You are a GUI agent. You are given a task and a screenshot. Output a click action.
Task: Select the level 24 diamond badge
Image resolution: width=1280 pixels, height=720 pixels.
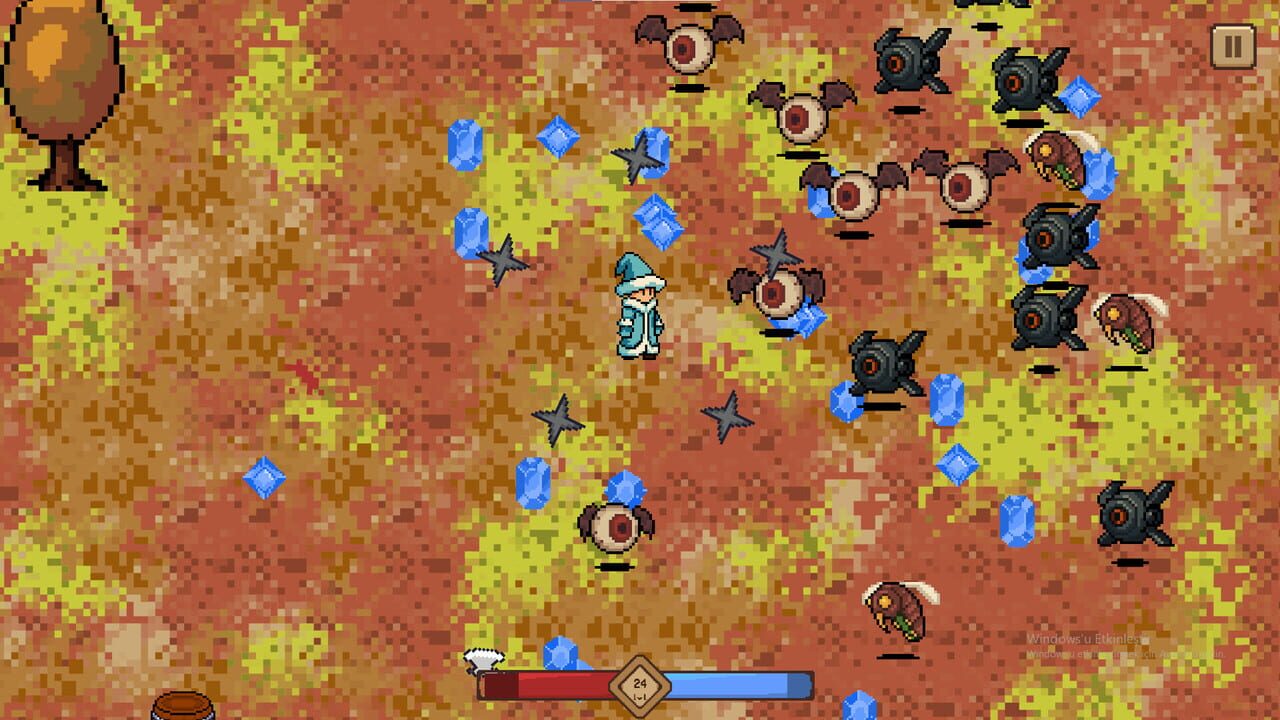tap(640, 683)
